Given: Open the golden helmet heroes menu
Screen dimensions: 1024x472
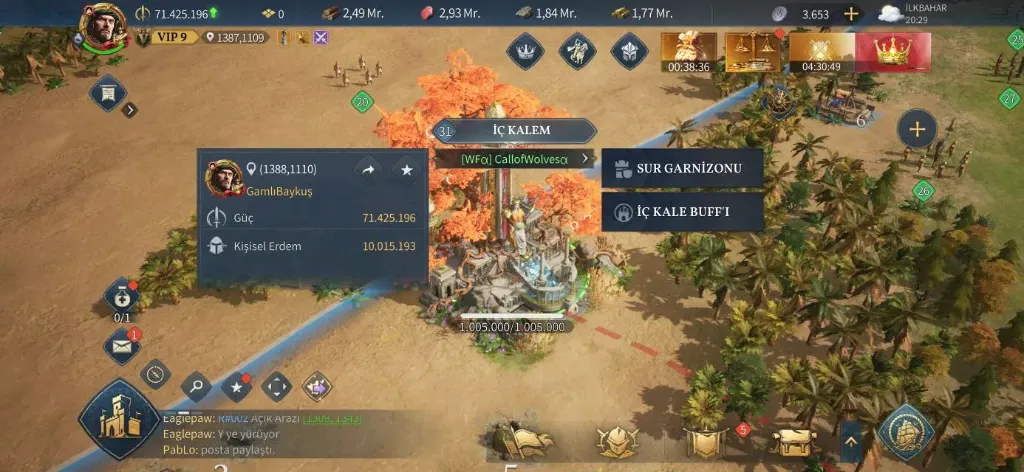Looking at the screenshot, I should click(x=616, y=441).
